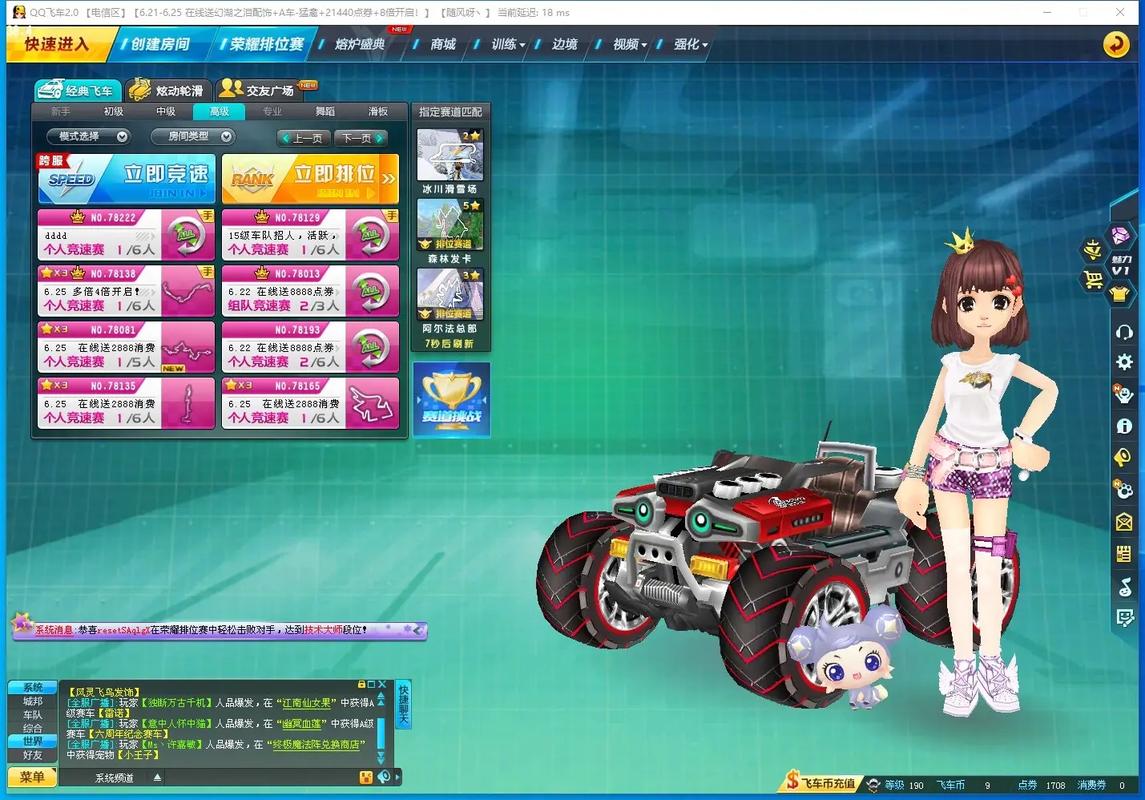Click 快速进入 quick join button

pyautogui.click(x=57, y=44)
